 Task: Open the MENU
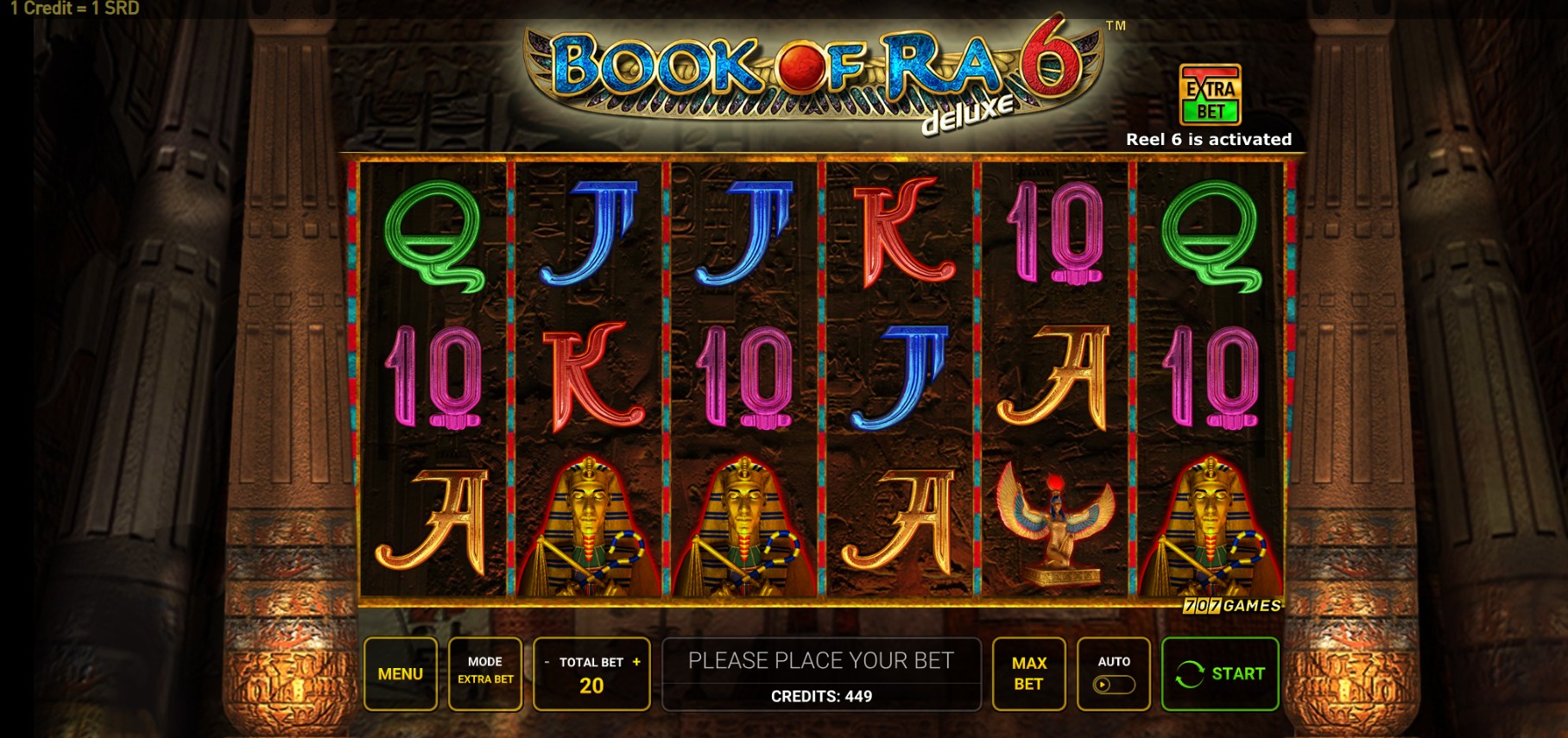pyautogui.click(x=401, y=673)
